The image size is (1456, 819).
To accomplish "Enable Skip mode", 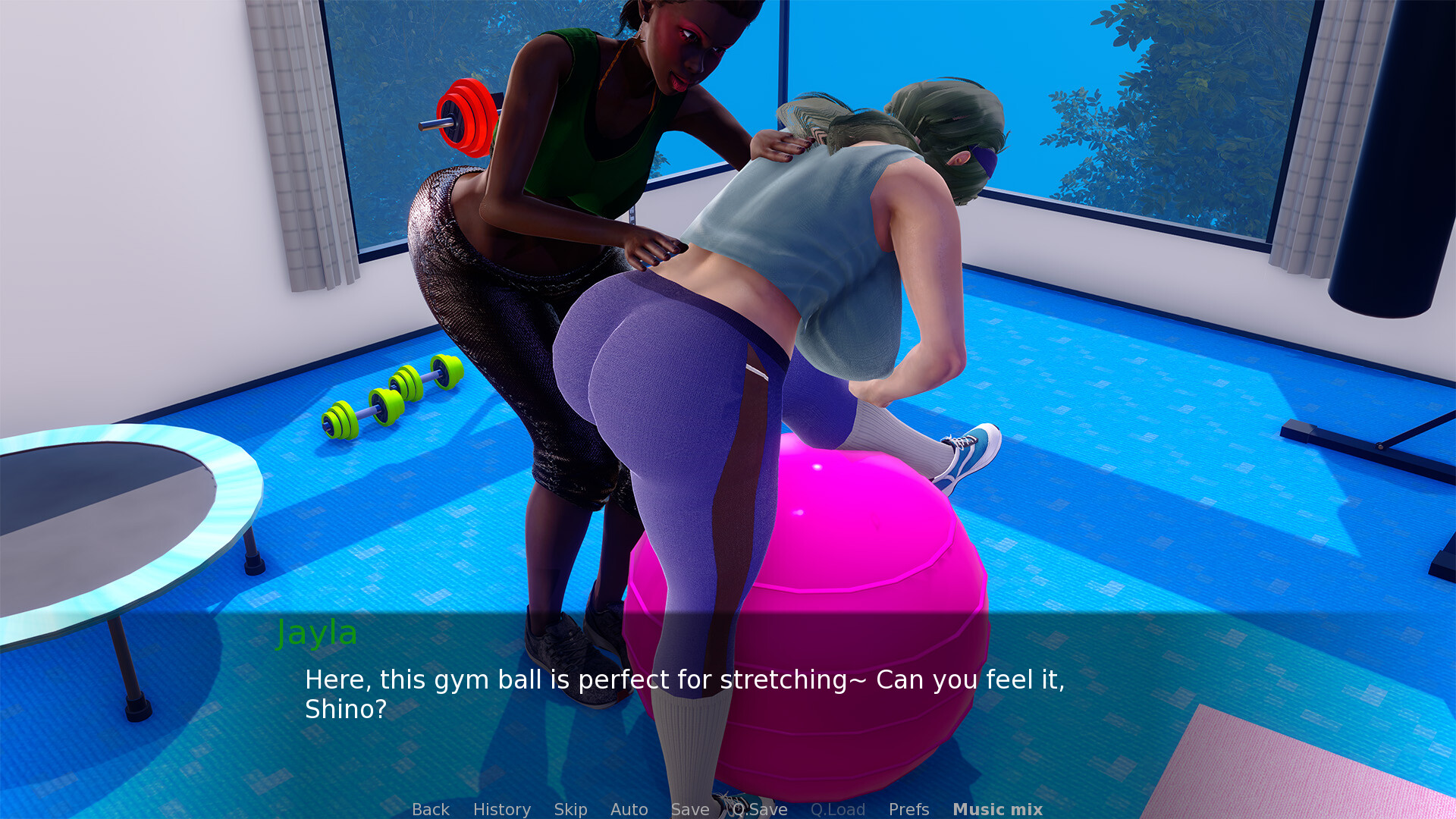I will click(570, 809).
